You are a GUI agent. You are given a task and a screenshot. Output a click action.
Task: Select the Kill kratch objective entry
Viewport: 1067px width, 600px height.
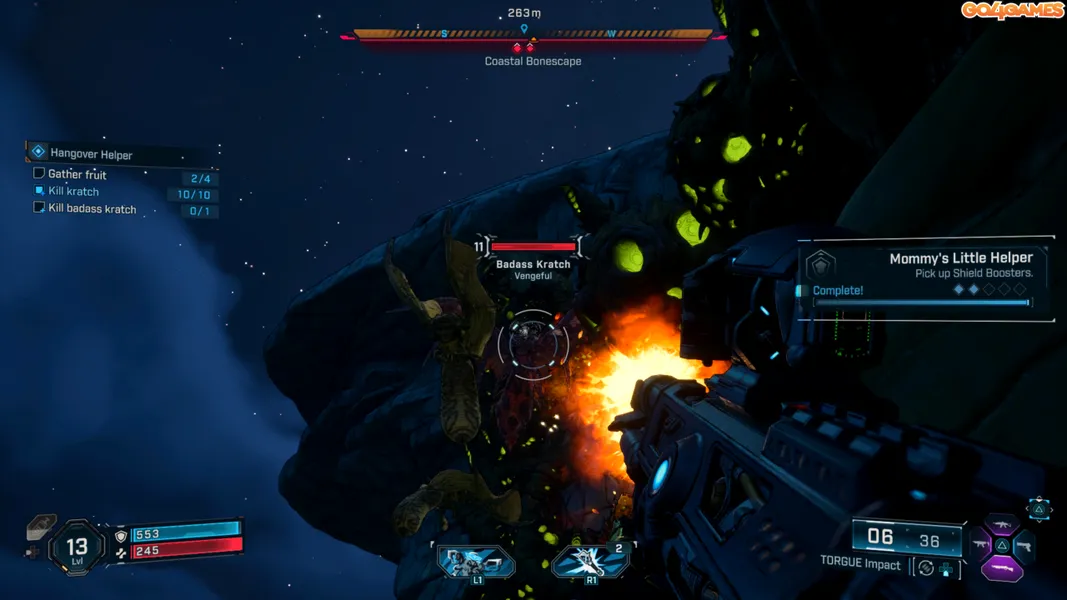click(73, 191)
